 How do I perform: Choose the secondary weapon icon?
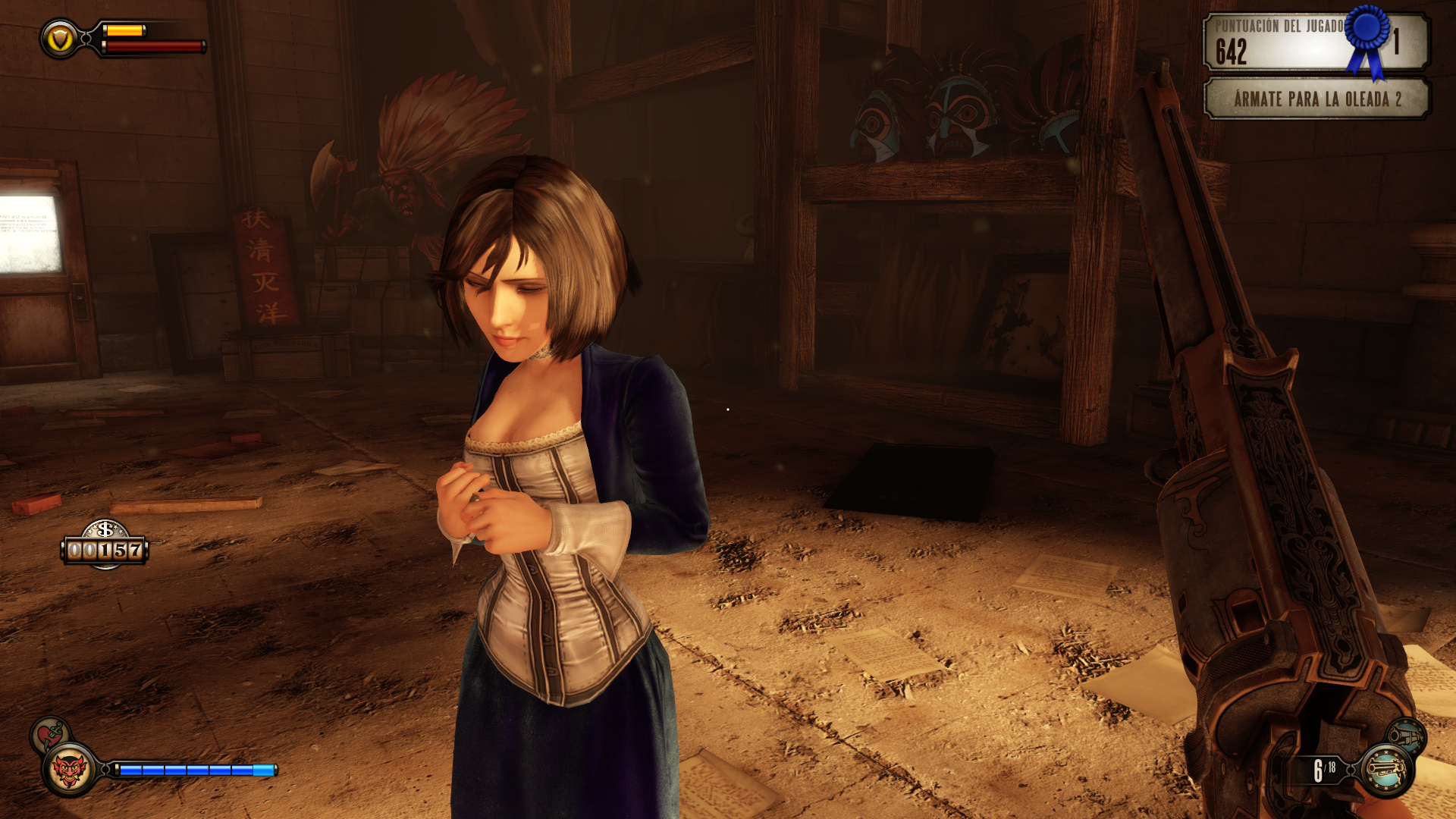click(x=1407, y=736)
